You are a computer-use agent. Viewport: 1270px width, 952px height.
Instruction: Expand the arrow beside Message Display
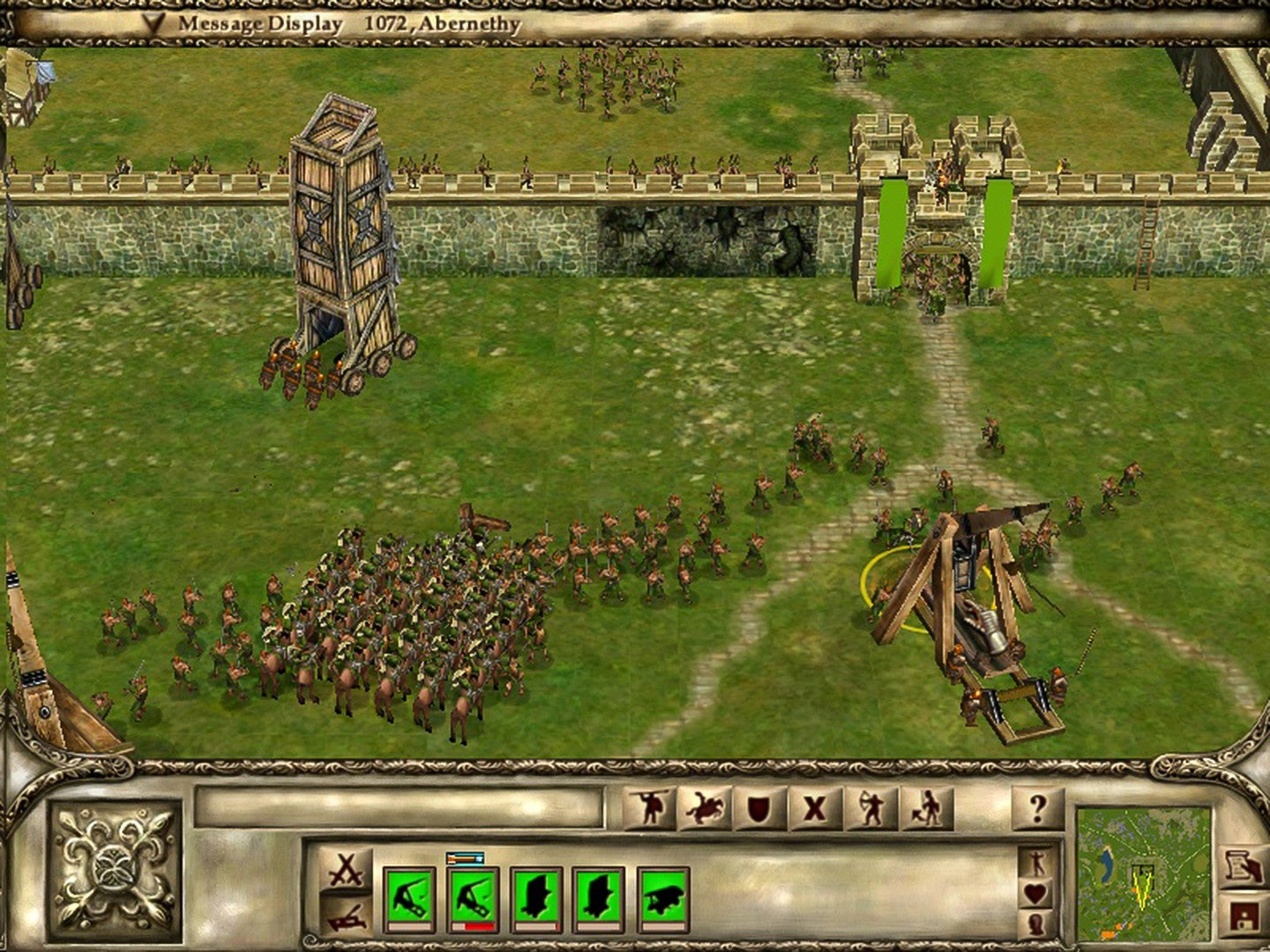tap(154, 25)
